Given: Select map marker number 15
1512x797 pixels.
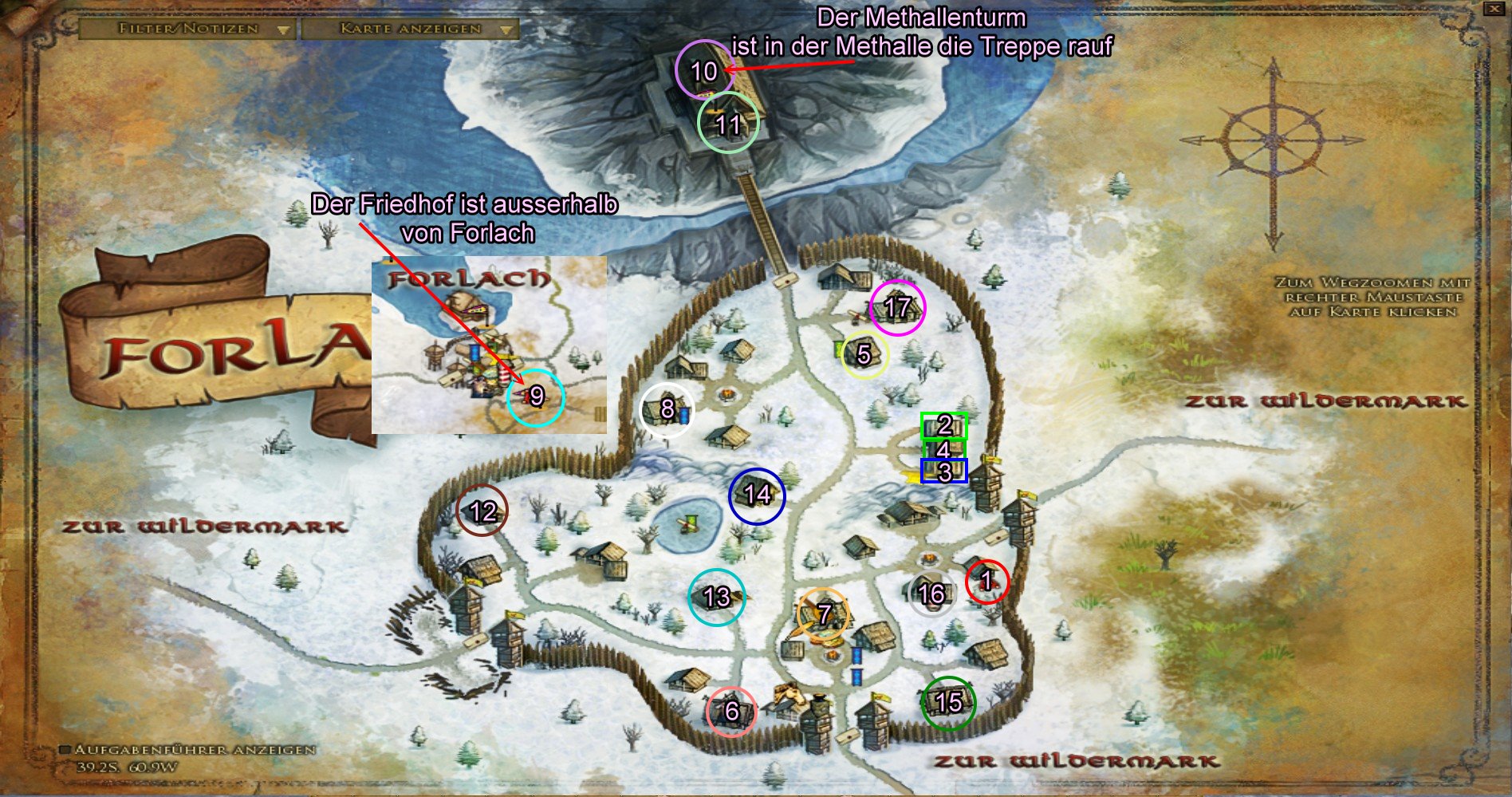Looking at the screenshot, I should [948, 702].
